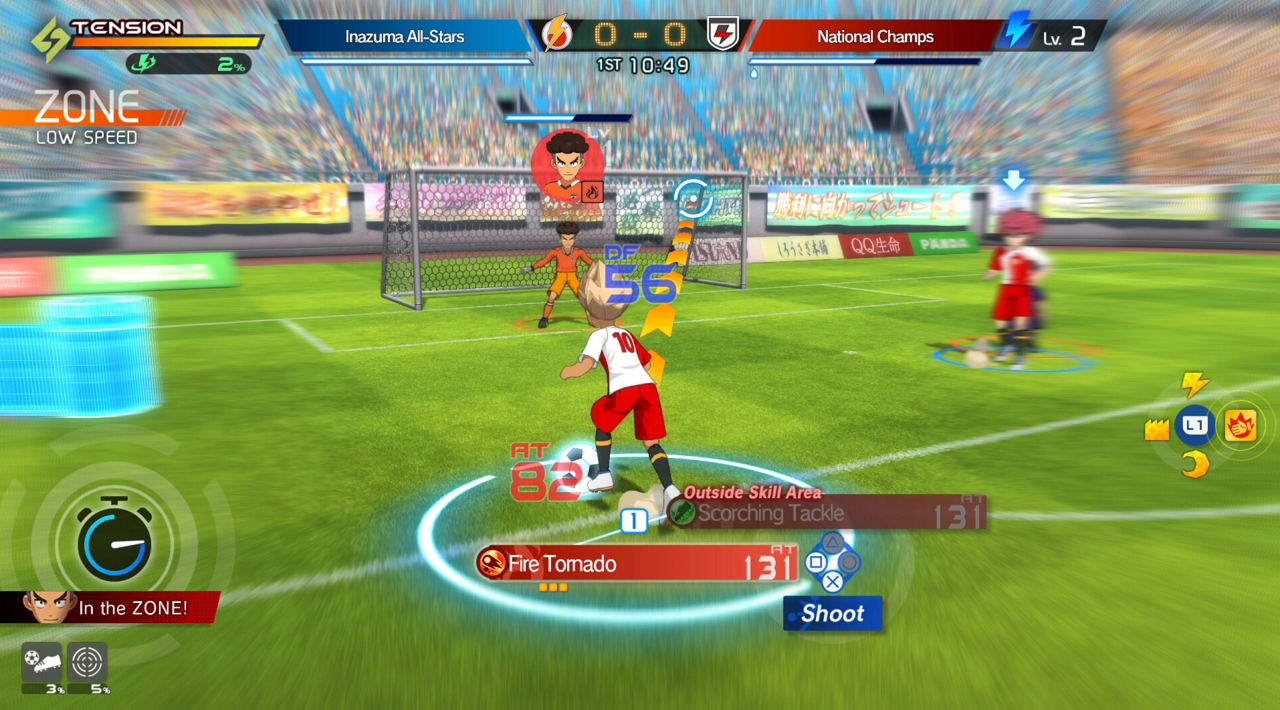Image resolution: width=1280 pixels, height=710 pixels.
Task: Activate the flaming fist tactic icon
Action: 1240,426
